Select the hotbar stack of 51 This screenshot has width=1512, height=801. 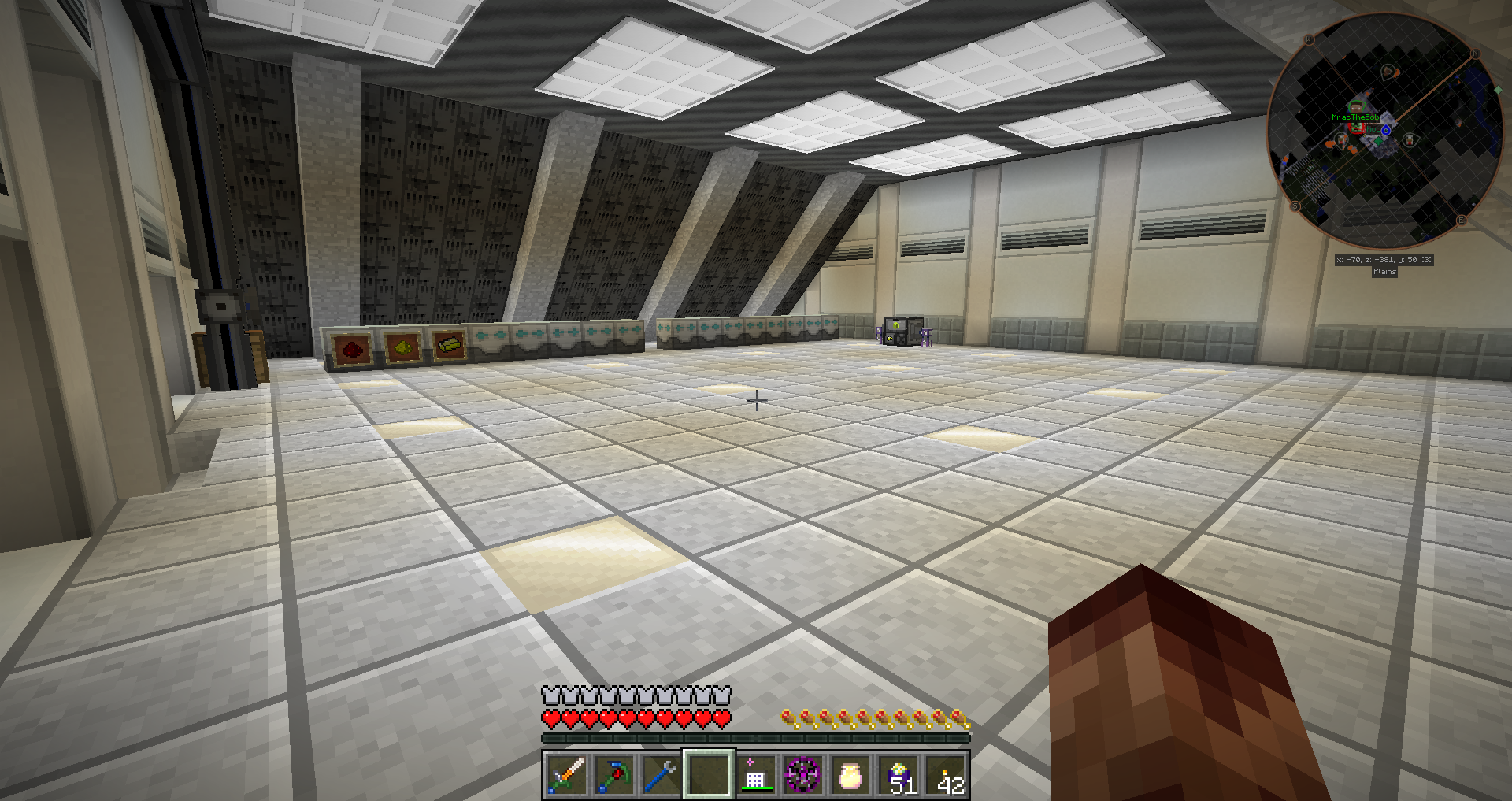click(x=899, y=775)
